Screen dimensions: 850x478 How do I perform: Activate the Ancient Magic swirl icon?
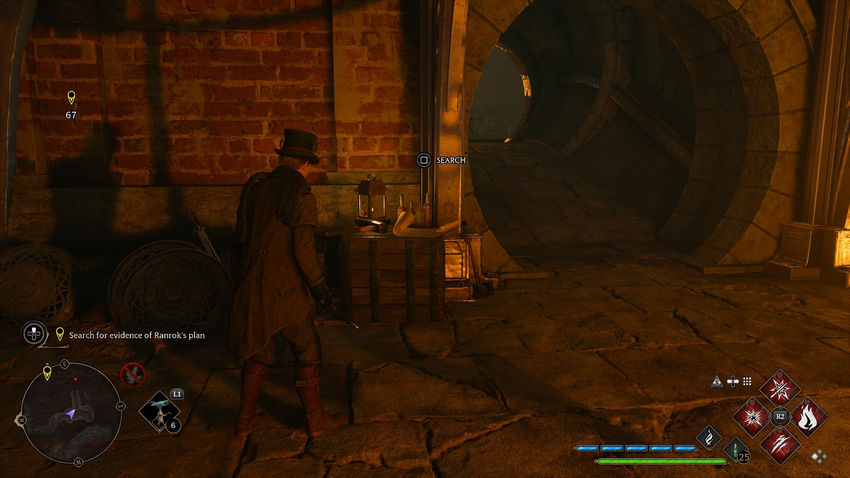[x=709, y=438]
